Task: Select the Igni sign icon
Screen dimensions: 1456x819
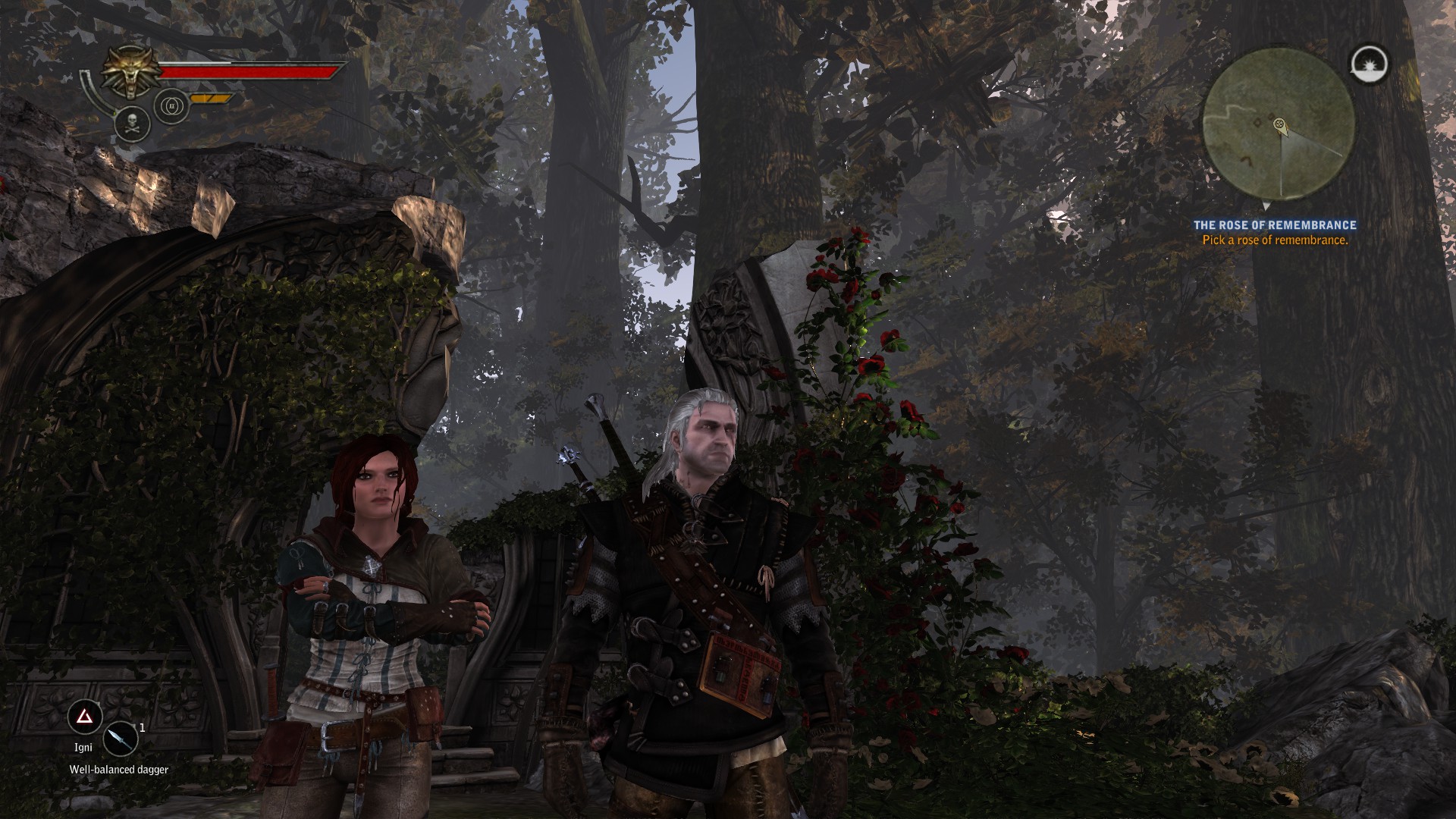Action: [x=85, y=717]
